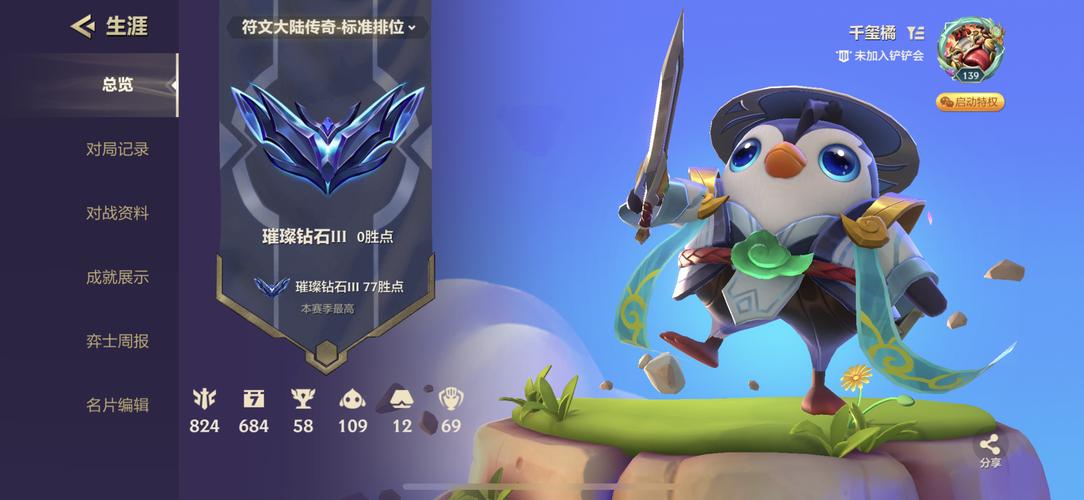Tap the 分享 share button
The width and height of the screenshot is (1084, 500).
[989, 450]
